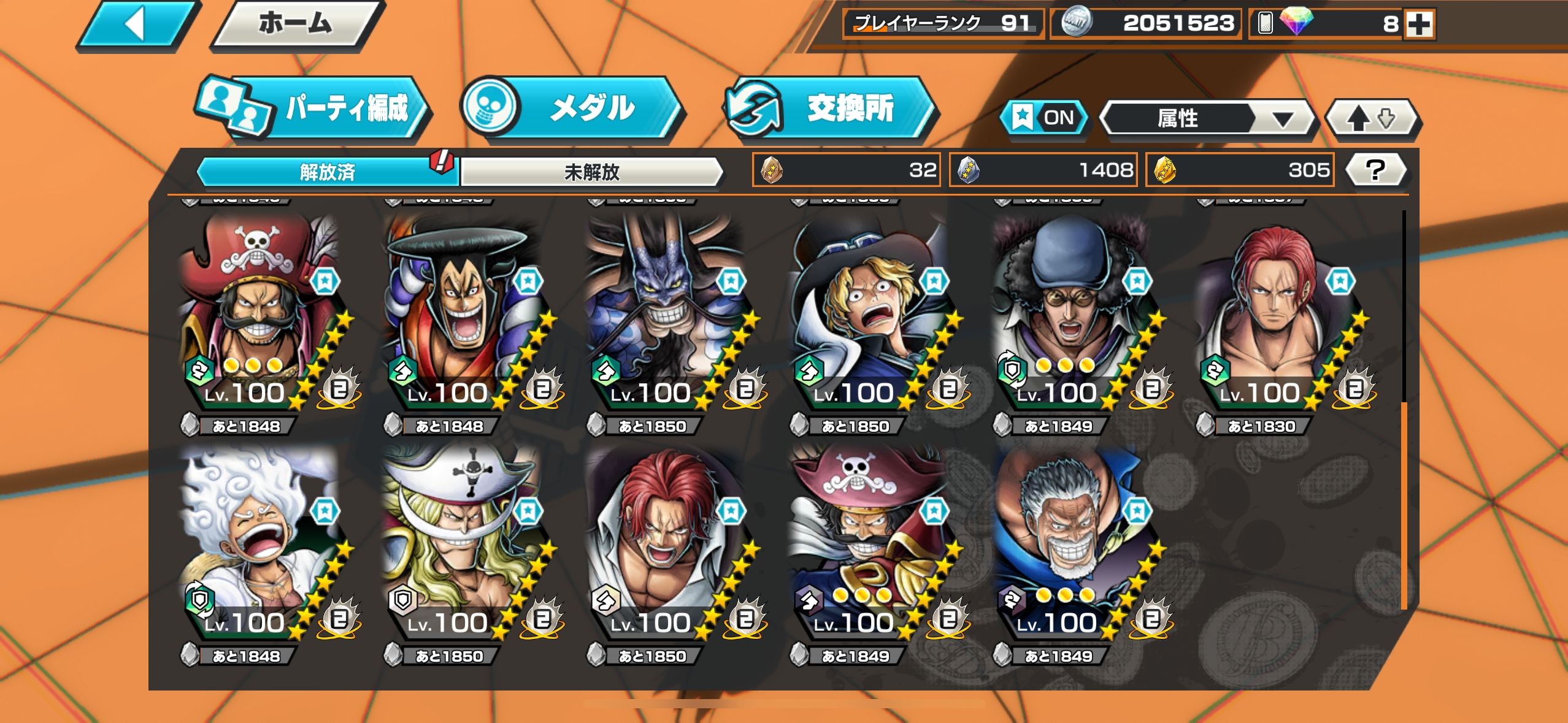Screen dimensions: 1568x723
Task: Return to ホーム screen
Action: (x=296, y=25)
